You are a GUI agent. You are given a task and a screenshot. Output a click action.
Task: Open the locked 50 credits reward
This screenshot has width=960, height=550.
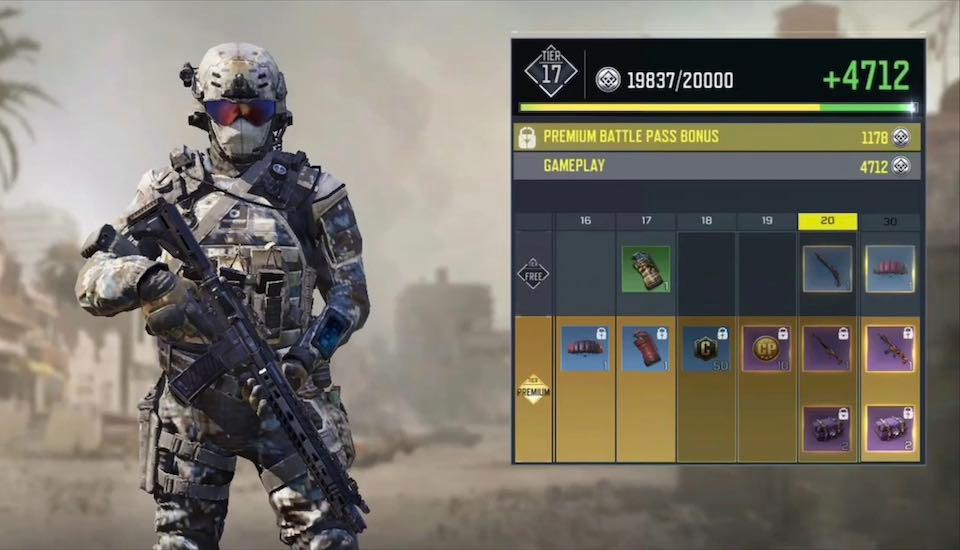coord(706,349)
